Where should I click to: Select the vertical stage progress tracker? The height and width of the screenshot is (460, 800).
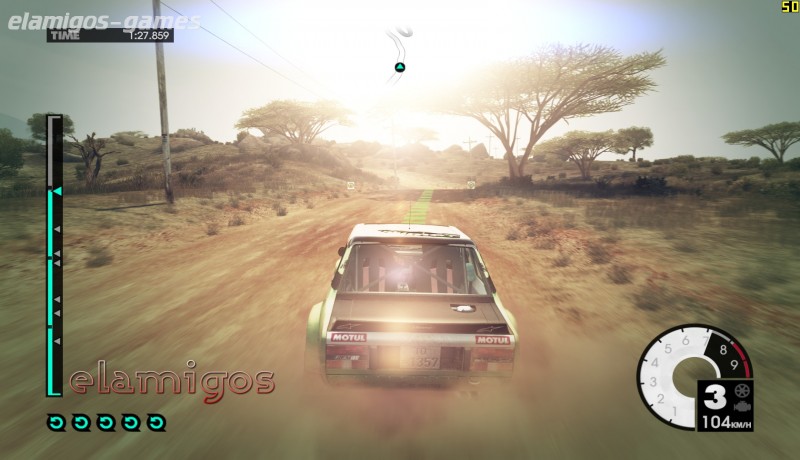point(55,256)
